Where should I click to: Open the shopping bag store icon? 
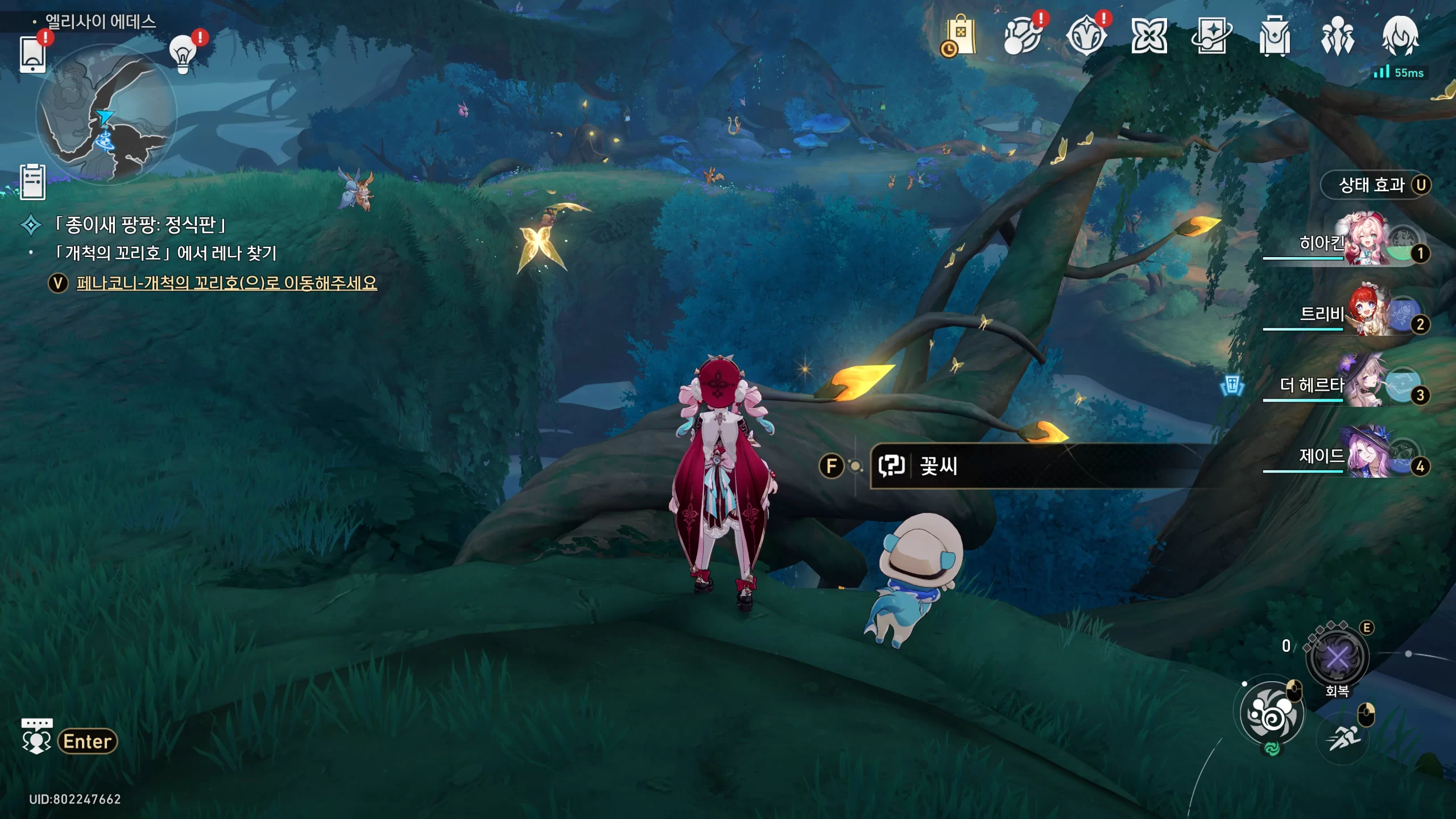[960, 36]
